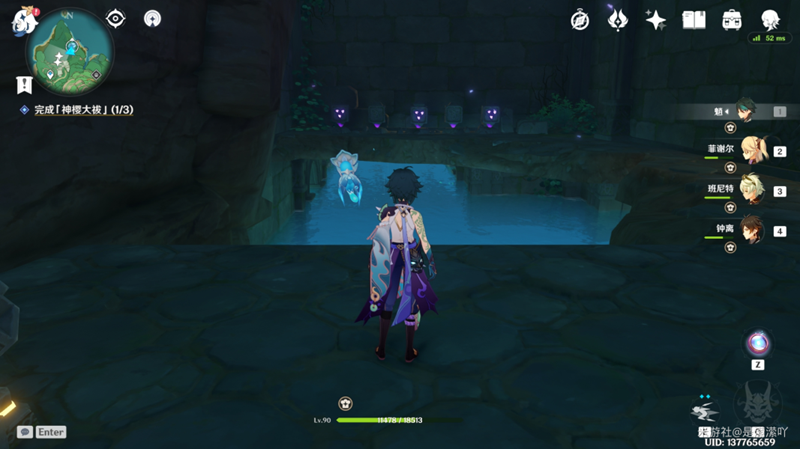Screen dimensions: 800x449
Task: Open the backpack inventory
Action: point(732,20)
